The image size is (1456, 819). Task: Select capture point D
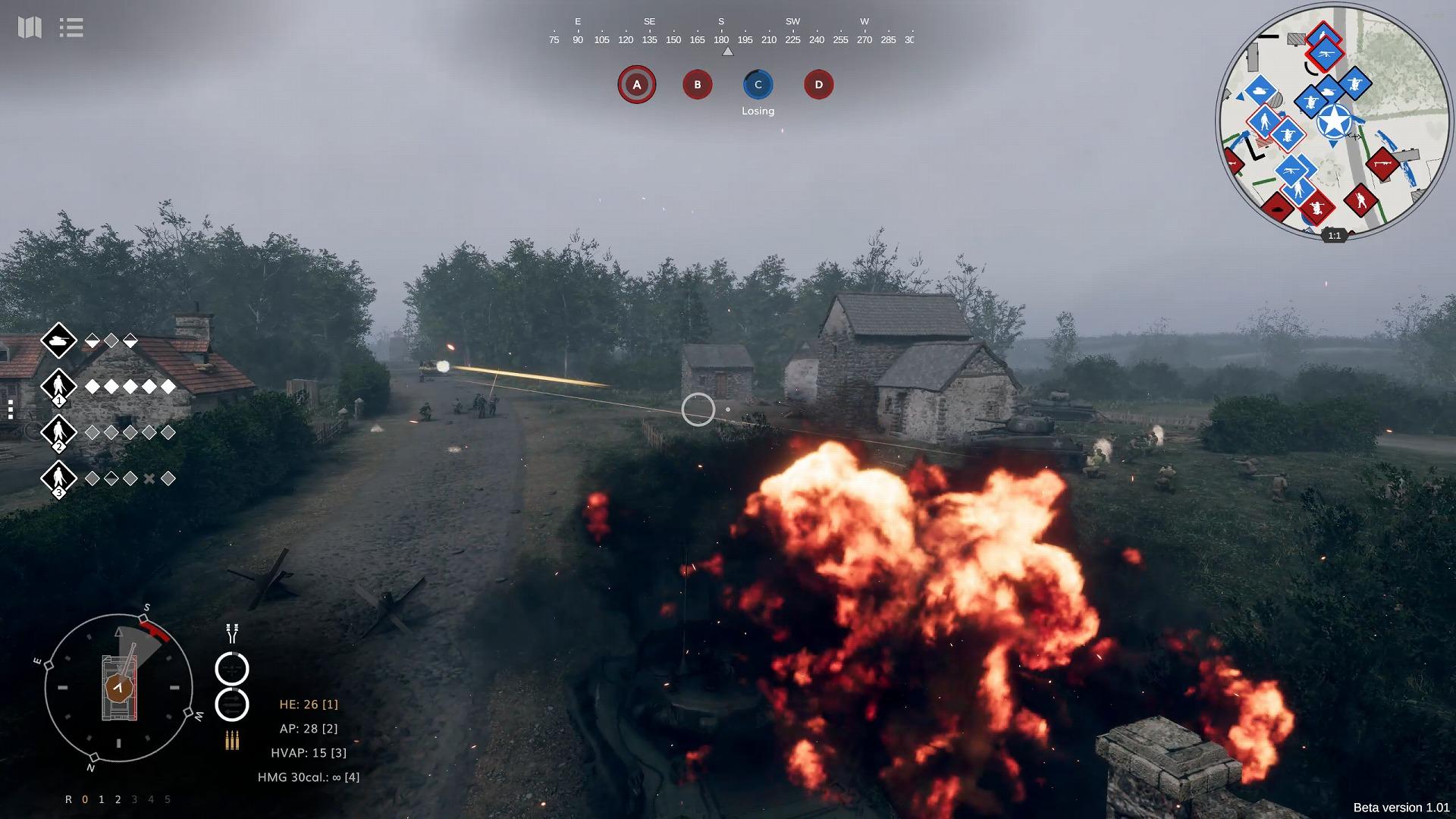coord(818,84)
